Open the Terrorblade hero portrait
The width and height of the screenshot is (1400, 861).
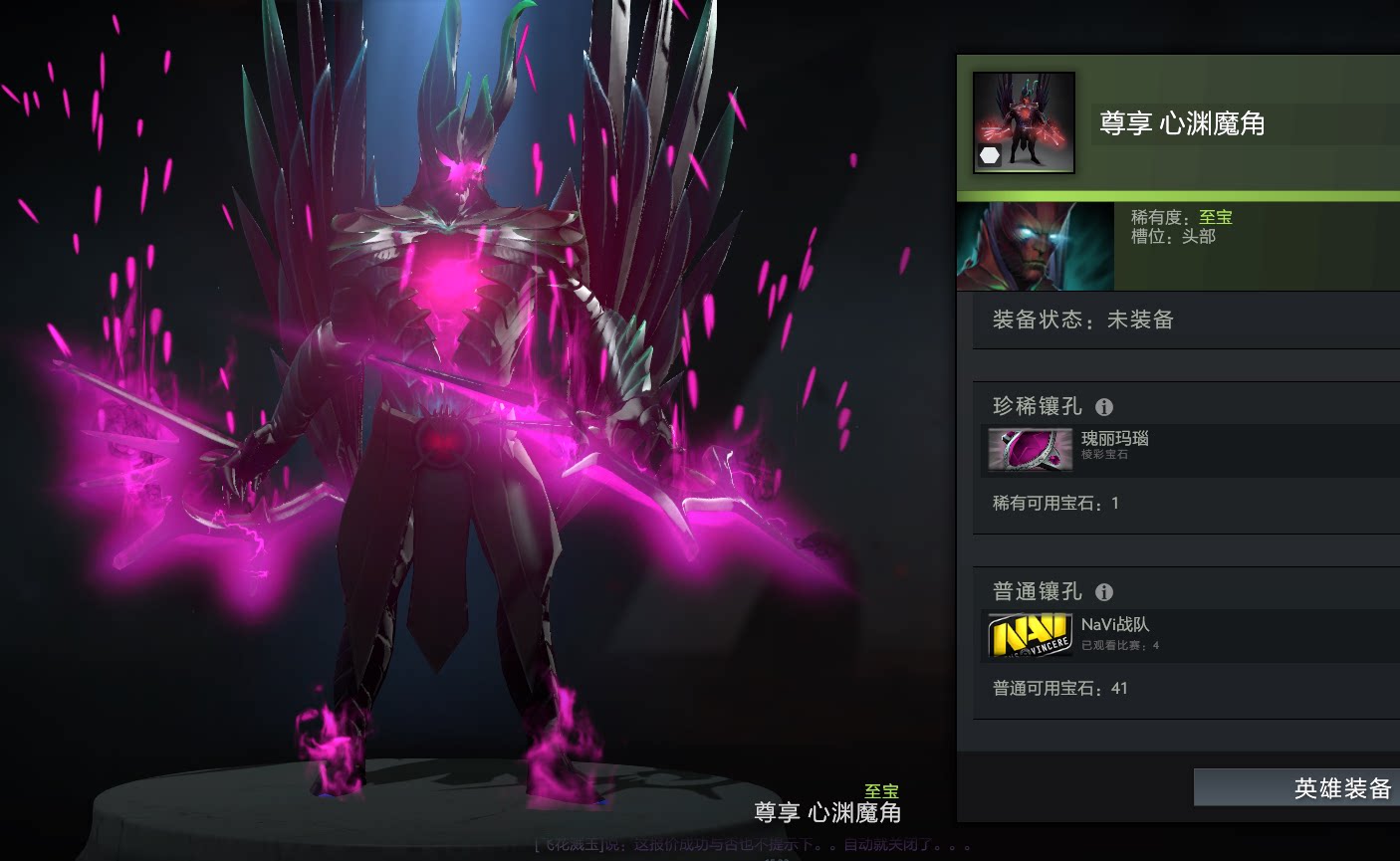(1035, 246)
